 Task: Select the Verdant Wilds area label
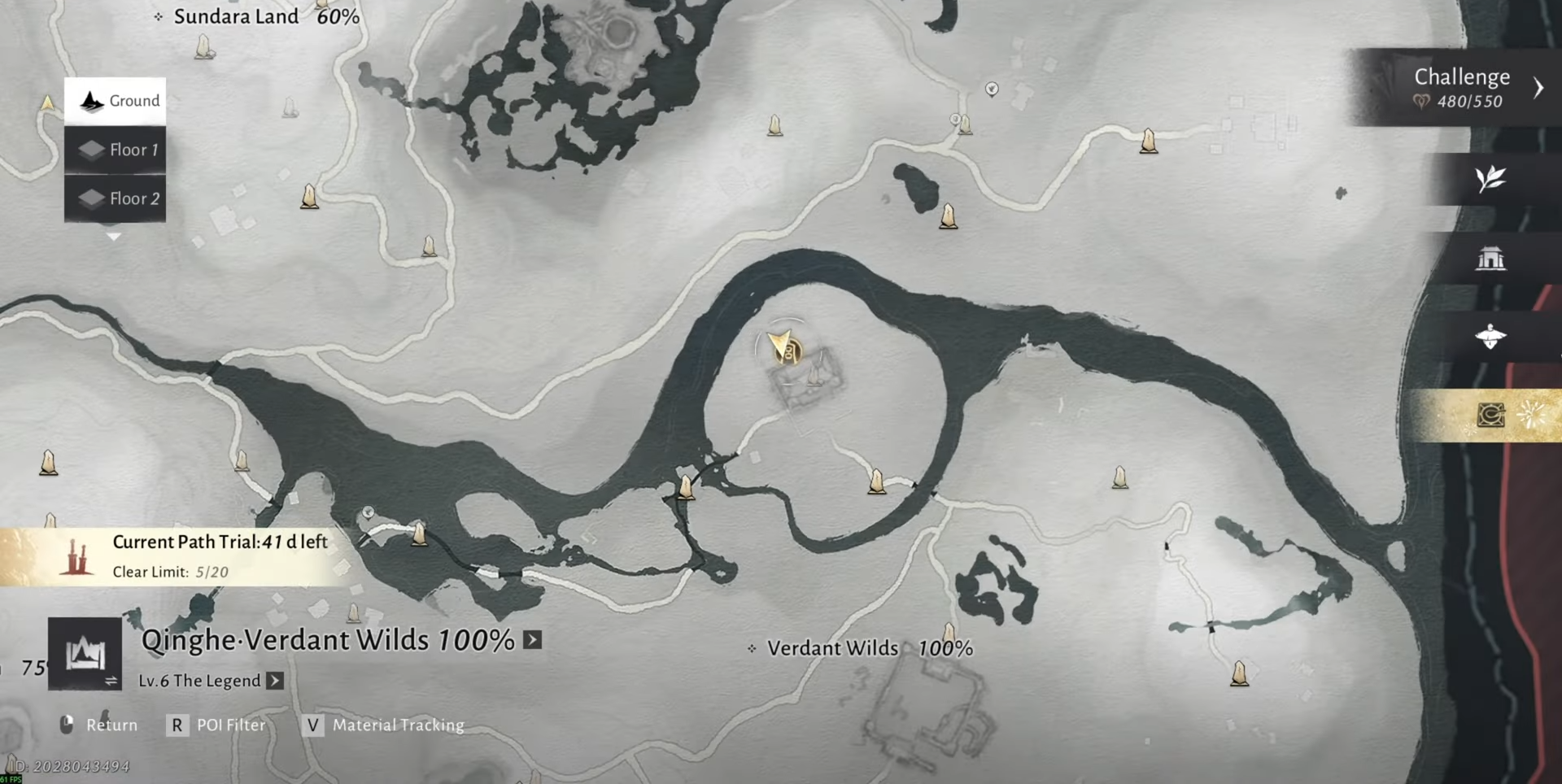coord(833,648)
